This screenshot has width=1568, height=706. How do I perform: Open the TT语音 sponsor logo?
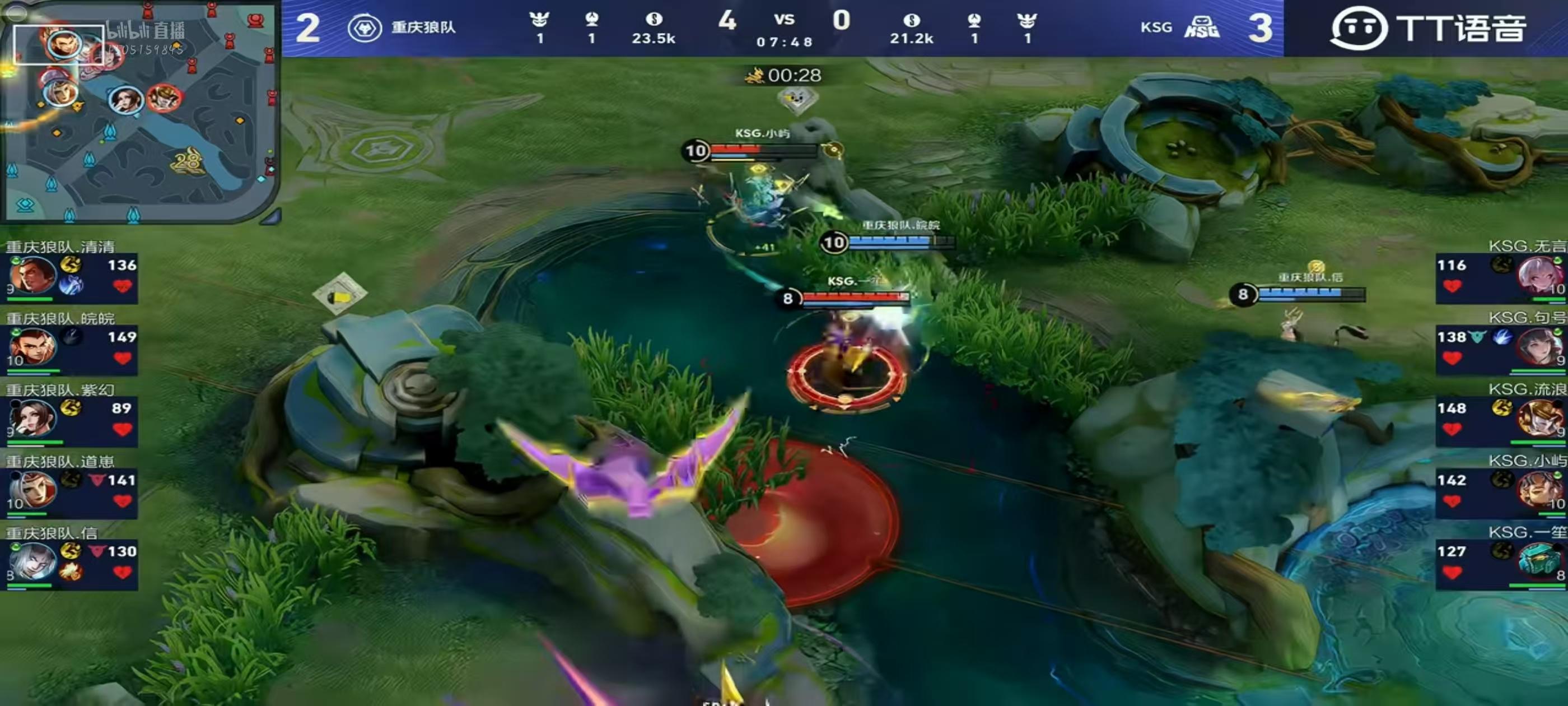tap(1427, 28)
